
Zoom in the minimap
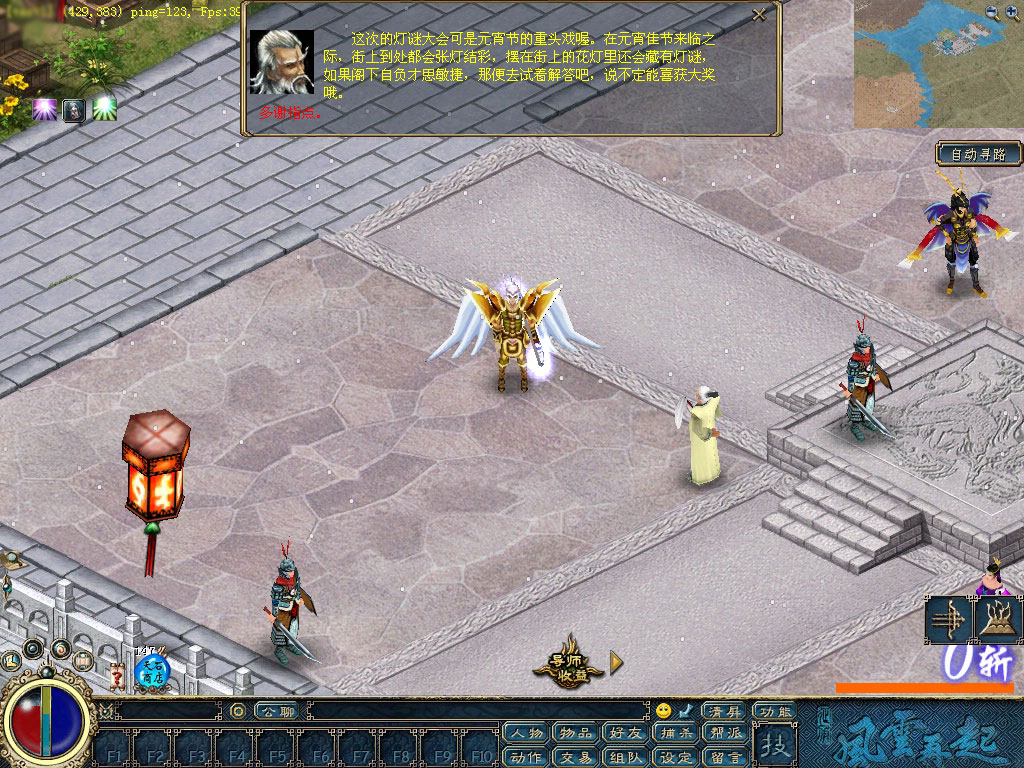1009,12
